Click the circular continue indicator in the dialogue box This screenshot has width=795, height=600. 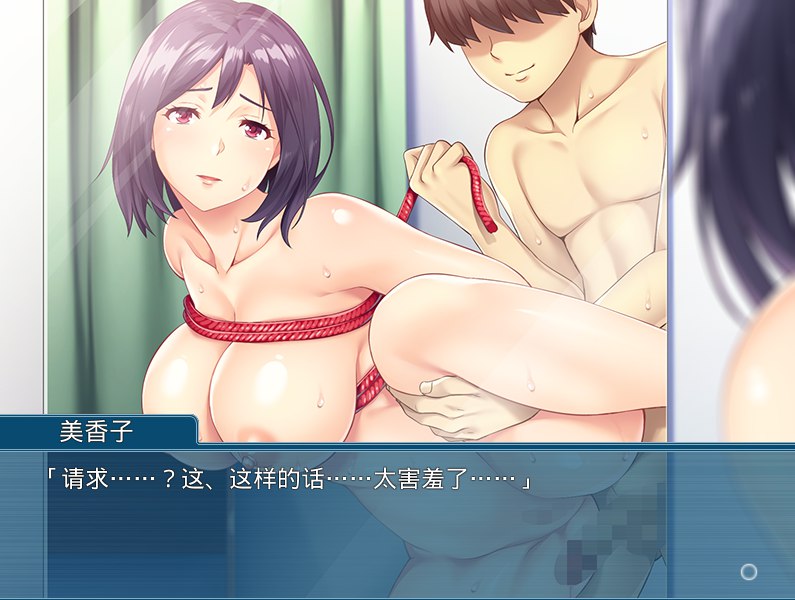click(748, 571)
